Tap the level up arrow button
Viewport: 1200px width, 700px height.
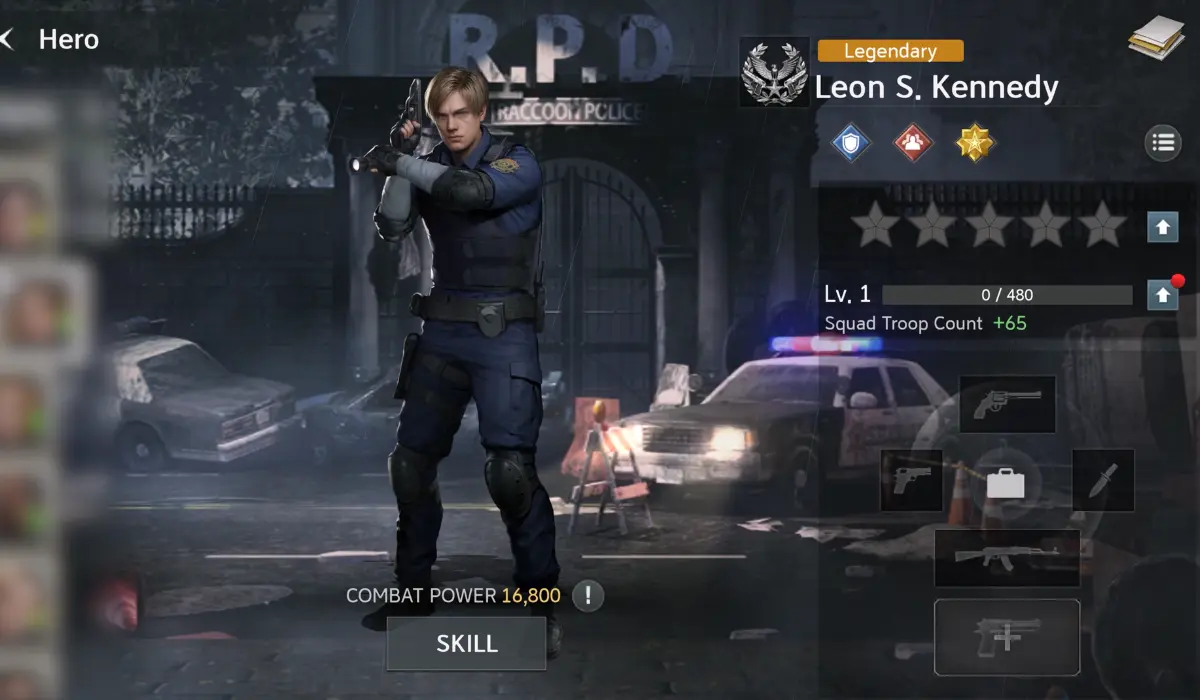[1162, 295]
